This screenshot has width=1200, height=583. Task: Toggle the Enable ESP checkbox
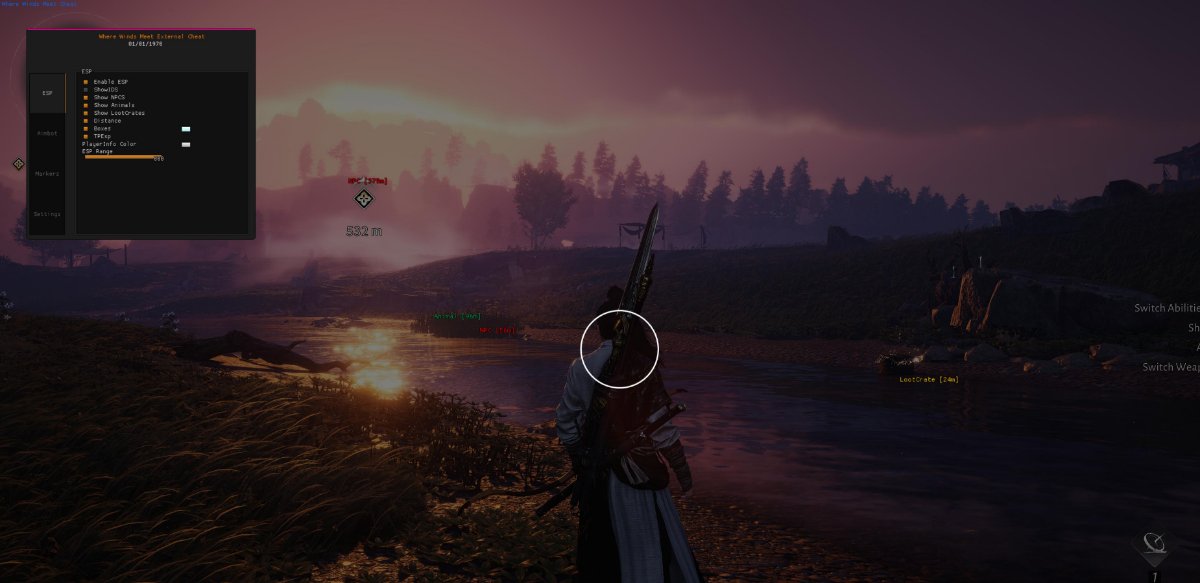pyautogui.click(x=86, y=81)
